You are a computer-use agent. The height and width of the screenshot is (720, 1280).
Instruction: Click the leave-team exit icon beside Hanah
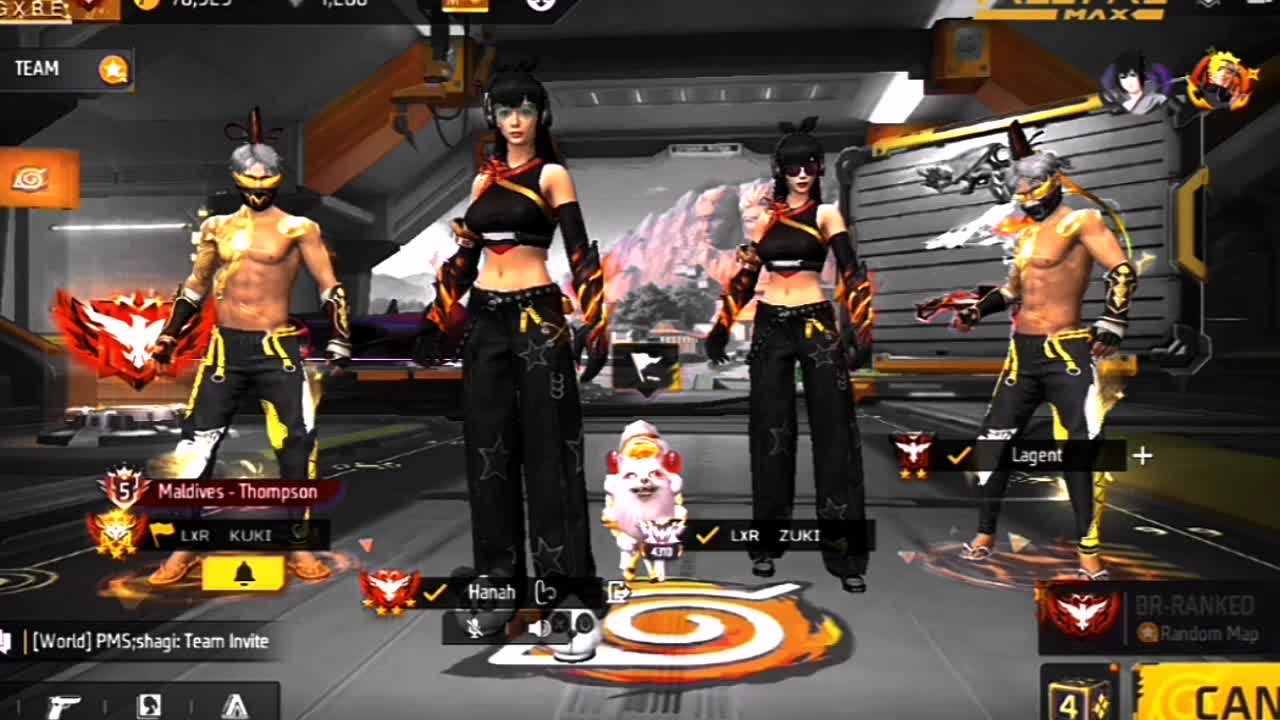(x=619, y=592)
